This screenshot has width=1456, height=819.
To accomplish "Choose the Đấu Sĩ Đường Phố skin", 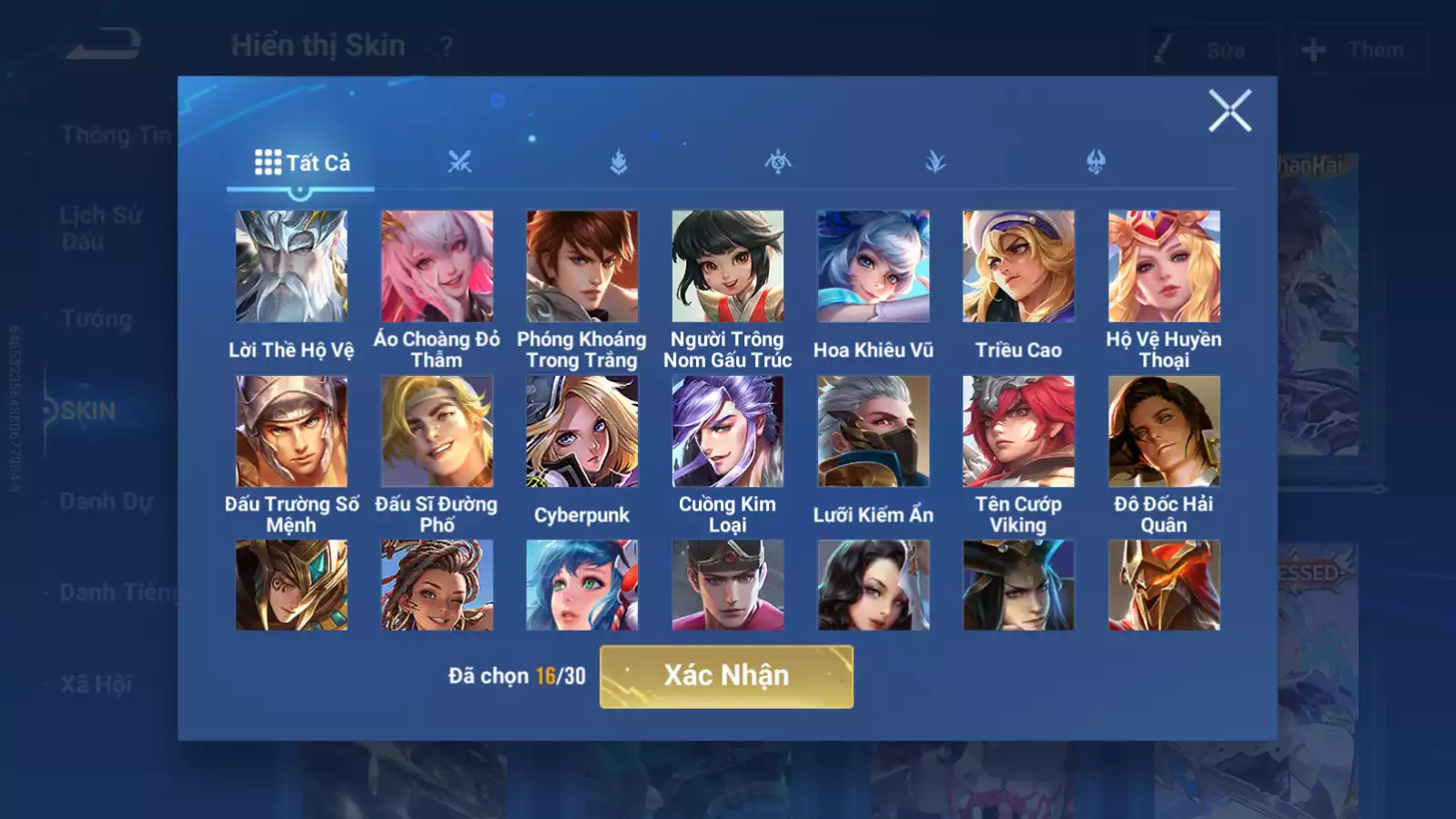I will [437, 431].
